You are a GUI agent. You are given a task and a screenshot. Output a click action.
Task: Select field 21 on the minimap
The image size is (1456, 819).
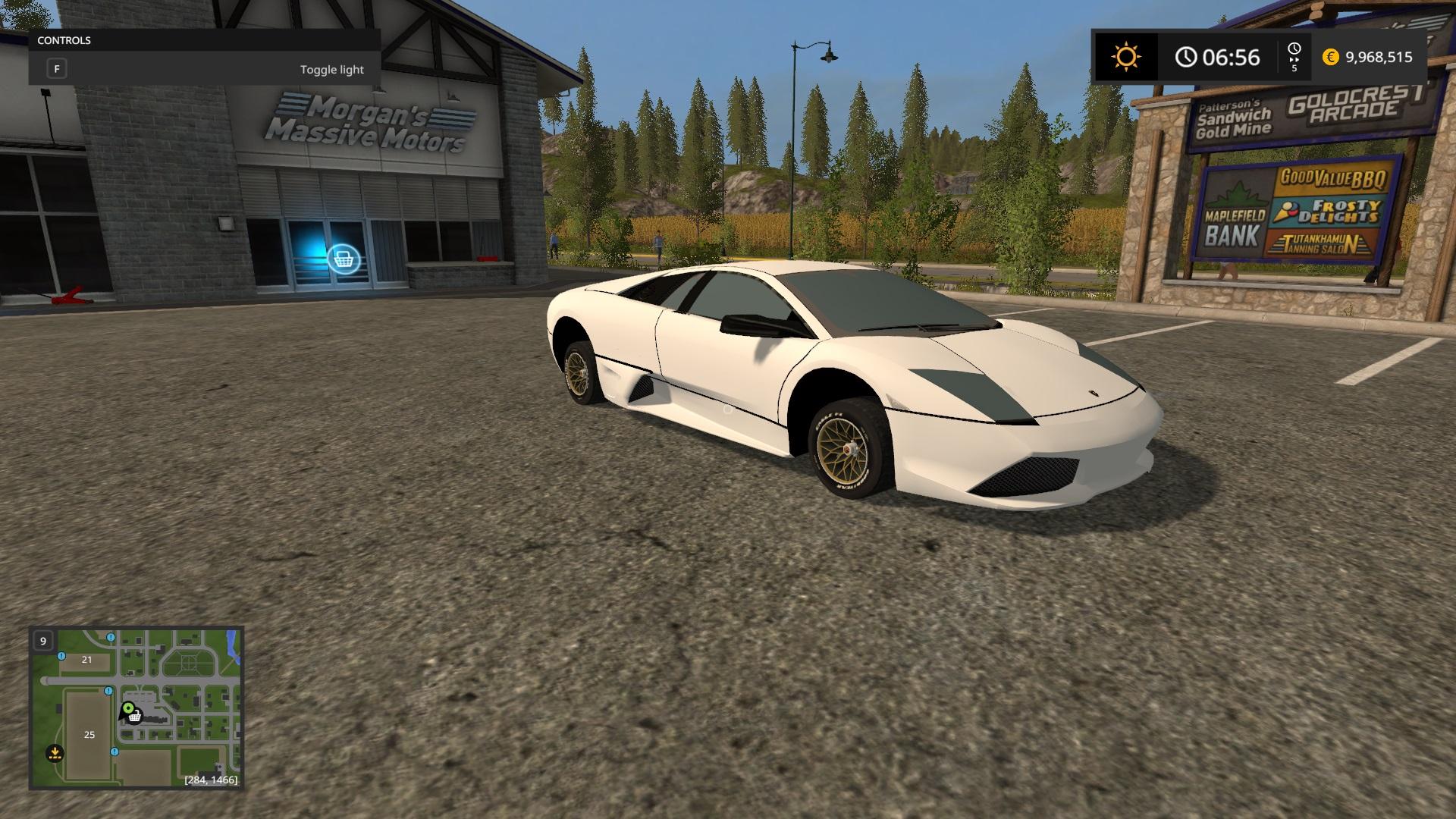(x=86, y=660)
